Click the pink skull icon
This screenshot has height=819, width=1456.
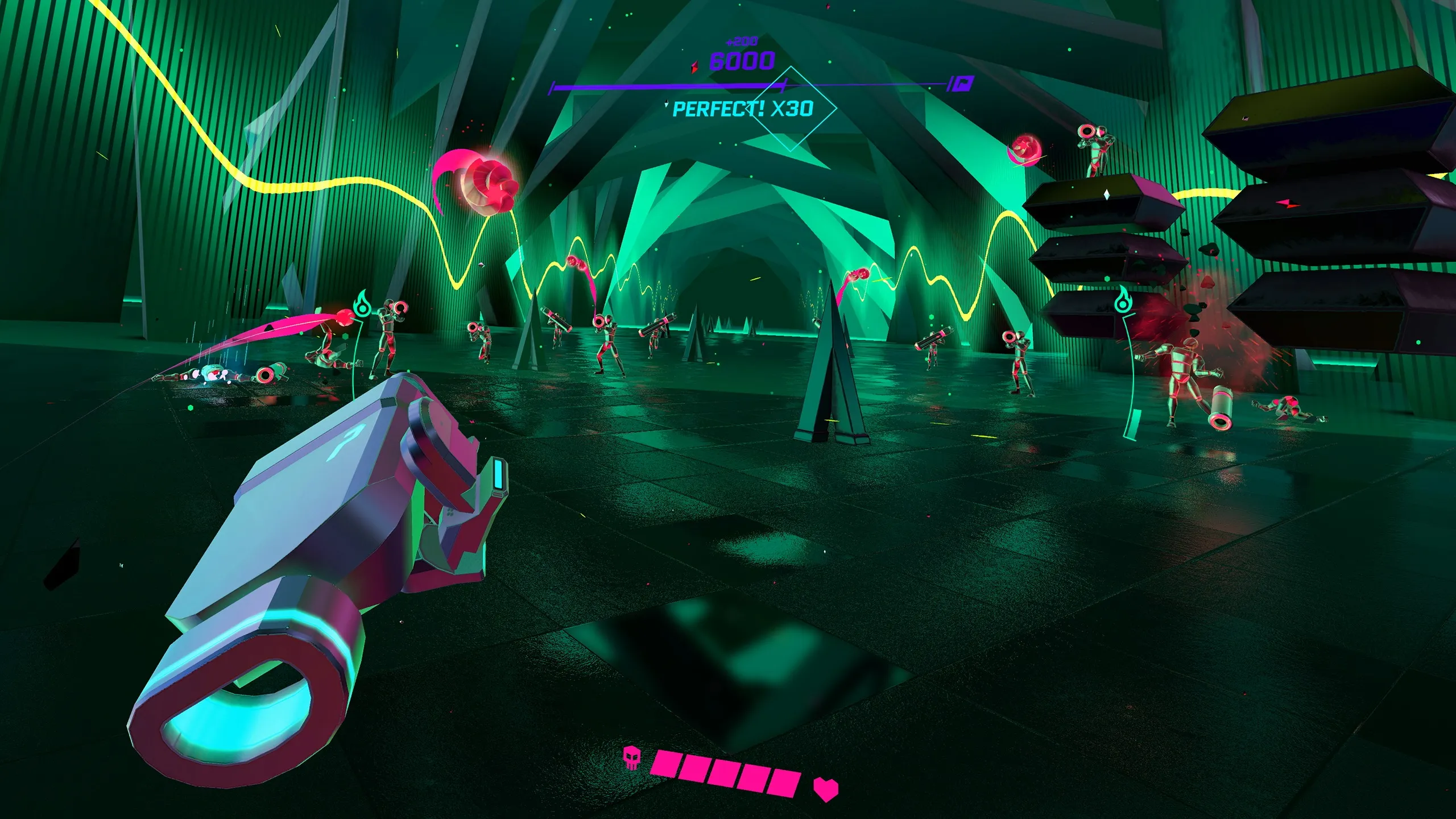point(631,759)
